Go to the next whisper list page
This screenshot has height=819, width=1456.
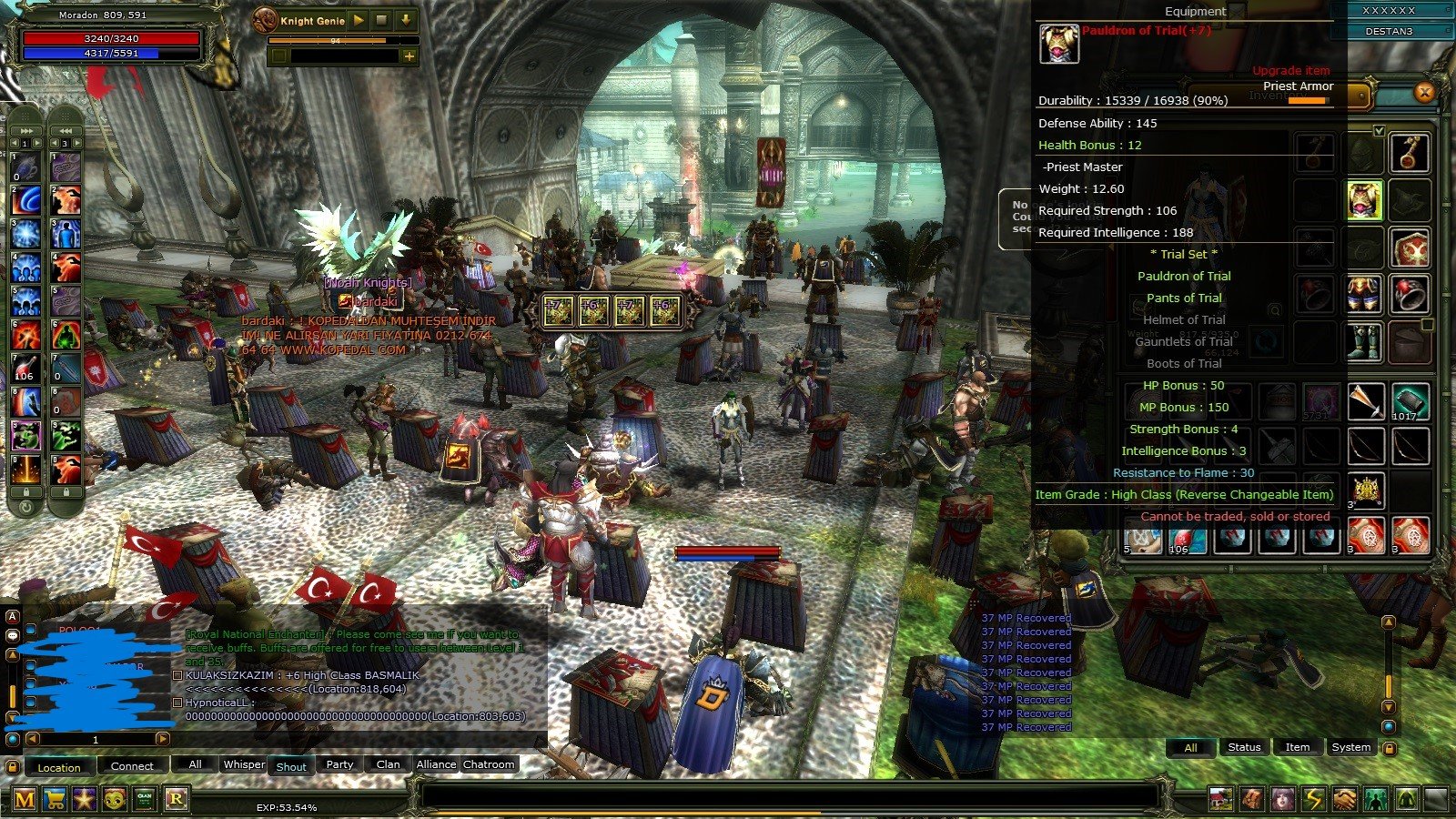(163, 739)
